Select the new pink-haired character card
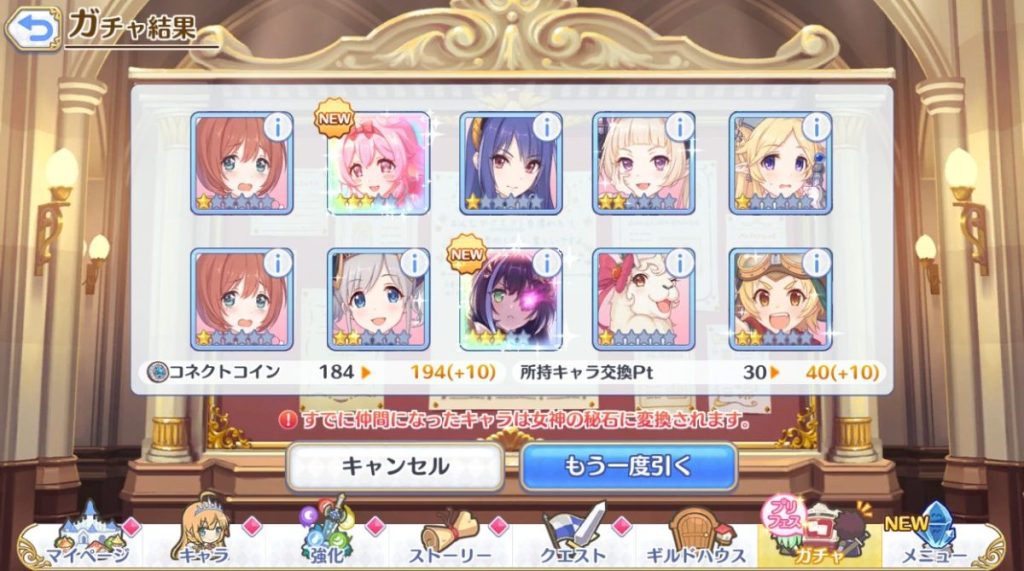Screen dimensions: 1024x571 (x=378, y=163)
